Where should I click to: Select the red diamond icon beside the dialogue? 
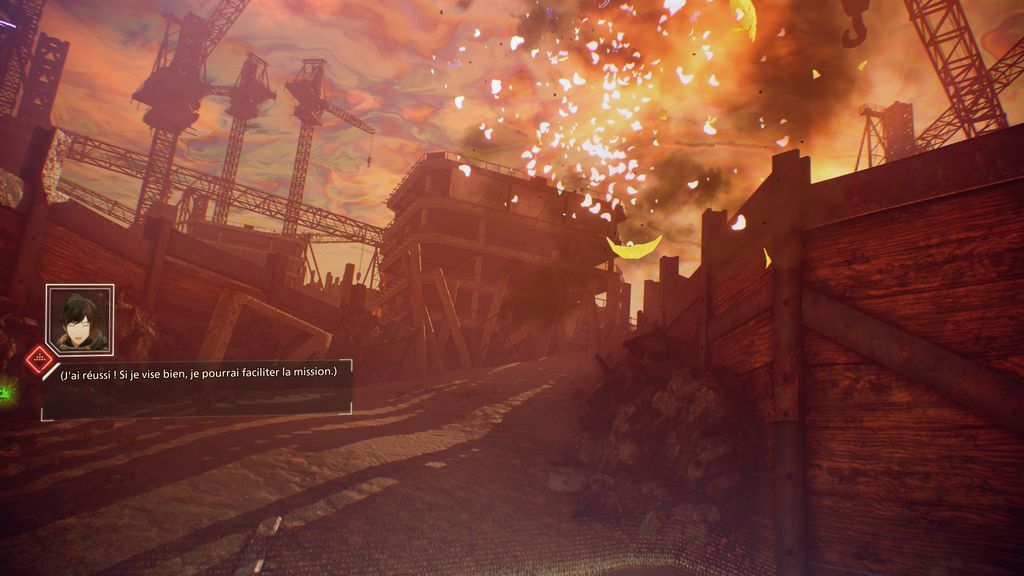[39, 357]
